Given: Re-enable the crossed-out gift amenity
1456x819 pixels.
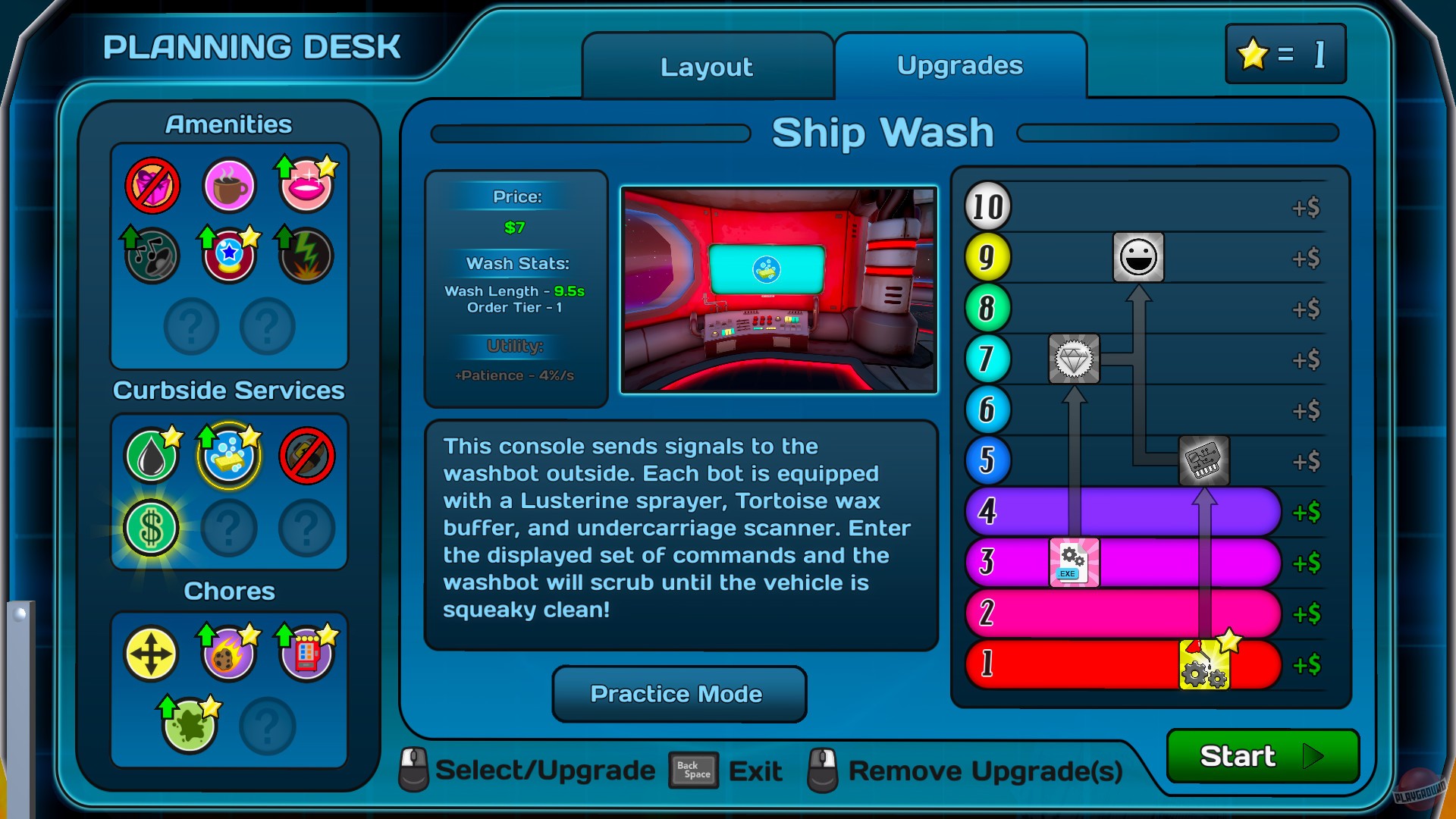Looking at the screenshot, I should click(x=151, y=184).
